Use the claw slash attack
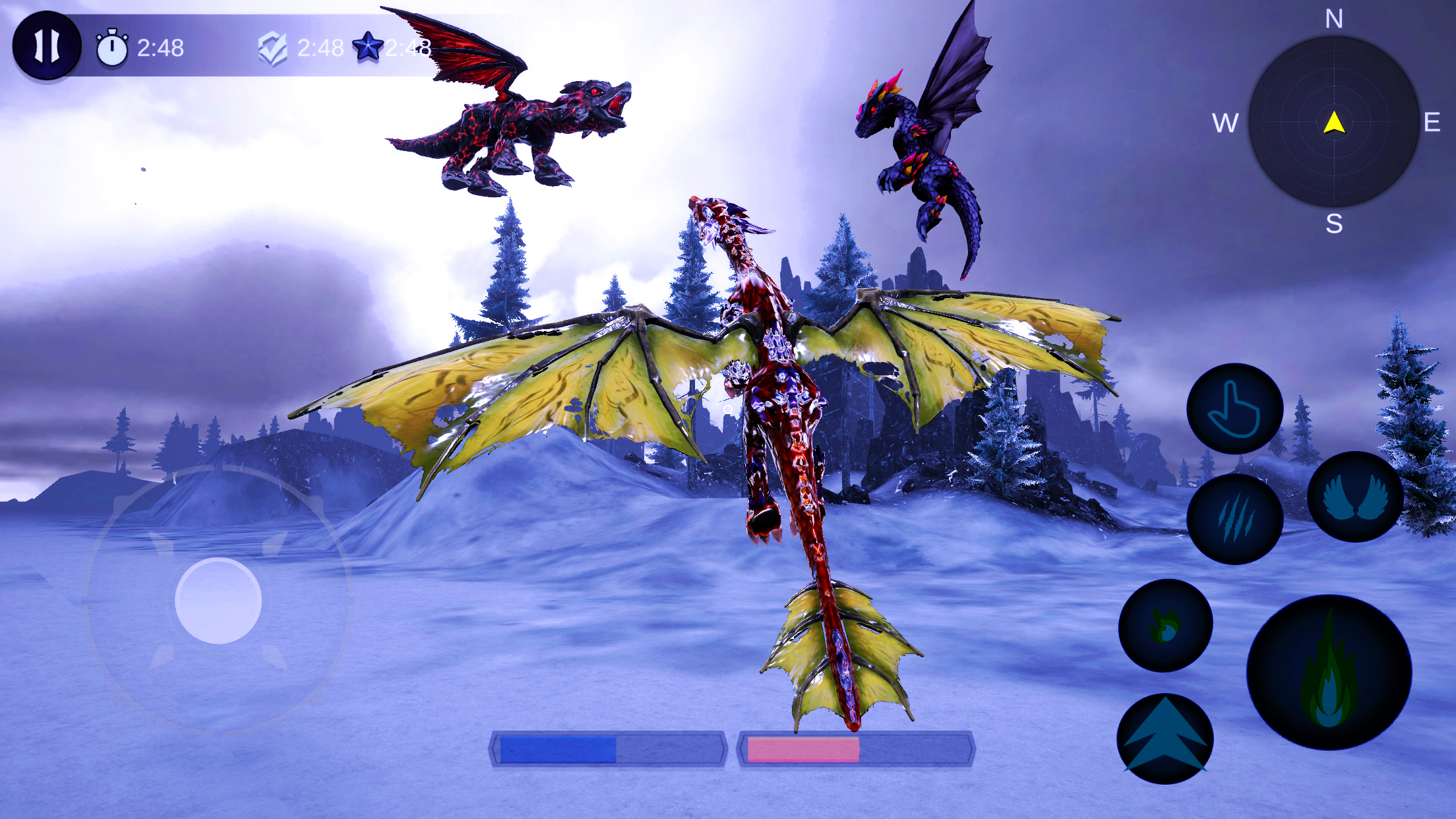Screen dimensions: 1456x819 coord(1234,519)
